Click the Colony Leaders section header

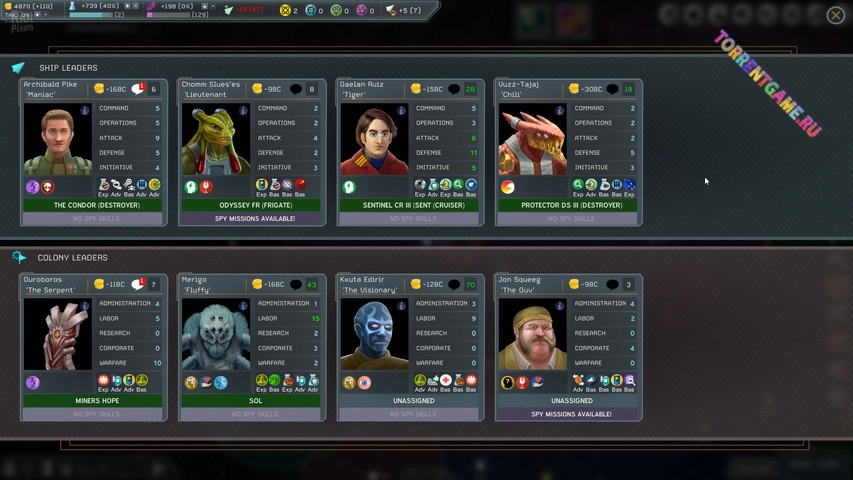72,257
